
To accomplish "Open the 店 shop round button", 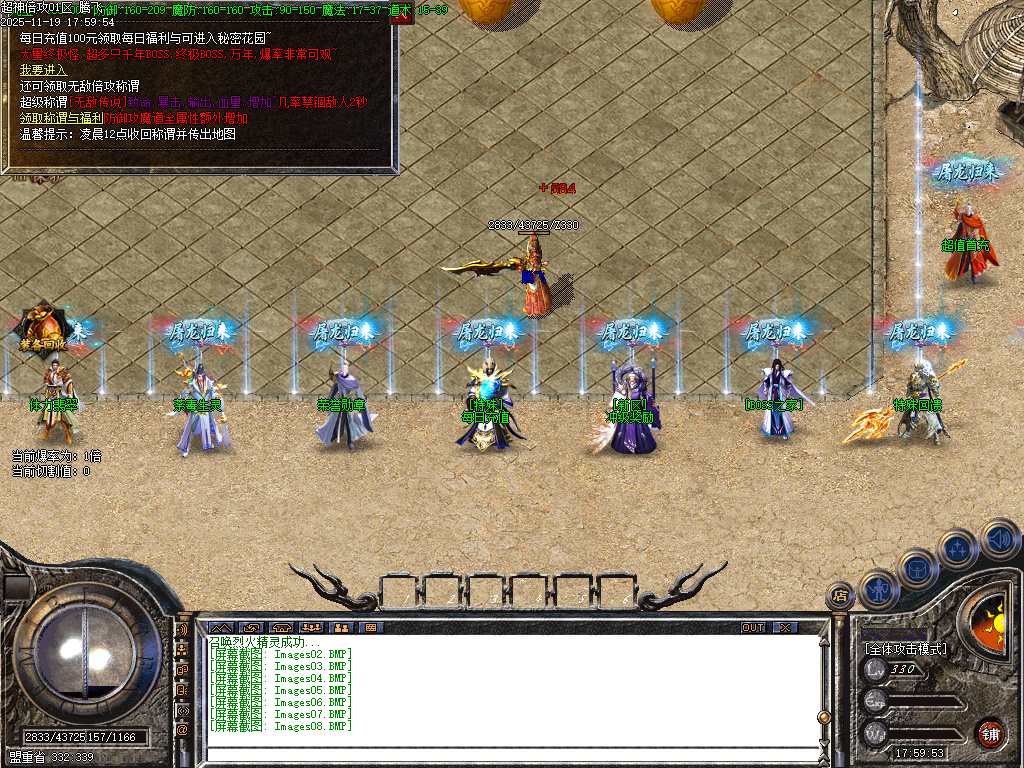I will 838,596.
